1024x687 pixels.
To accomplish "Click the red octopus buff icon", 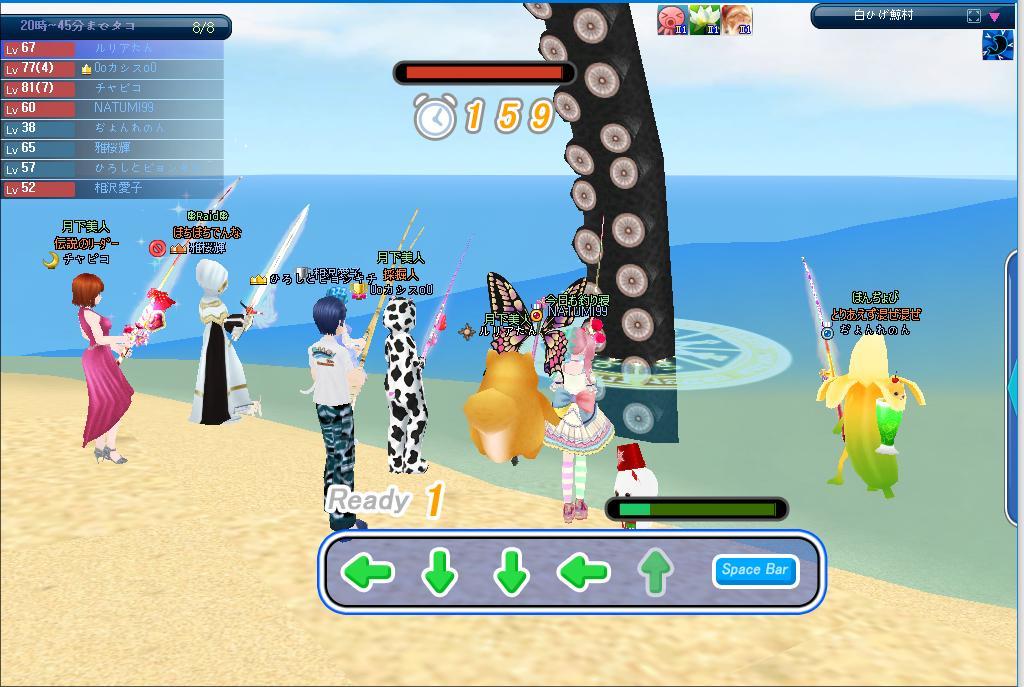I will (x=672, y=19).
